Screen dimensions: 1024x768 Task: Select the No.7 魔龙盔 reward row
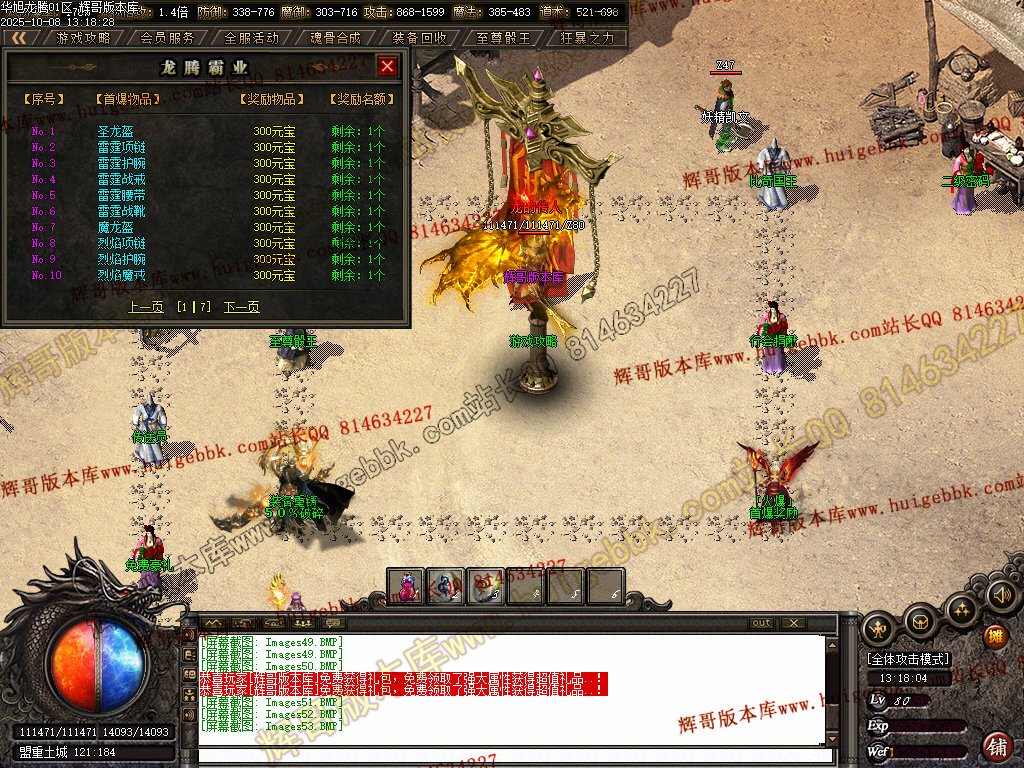click(115, 227)
